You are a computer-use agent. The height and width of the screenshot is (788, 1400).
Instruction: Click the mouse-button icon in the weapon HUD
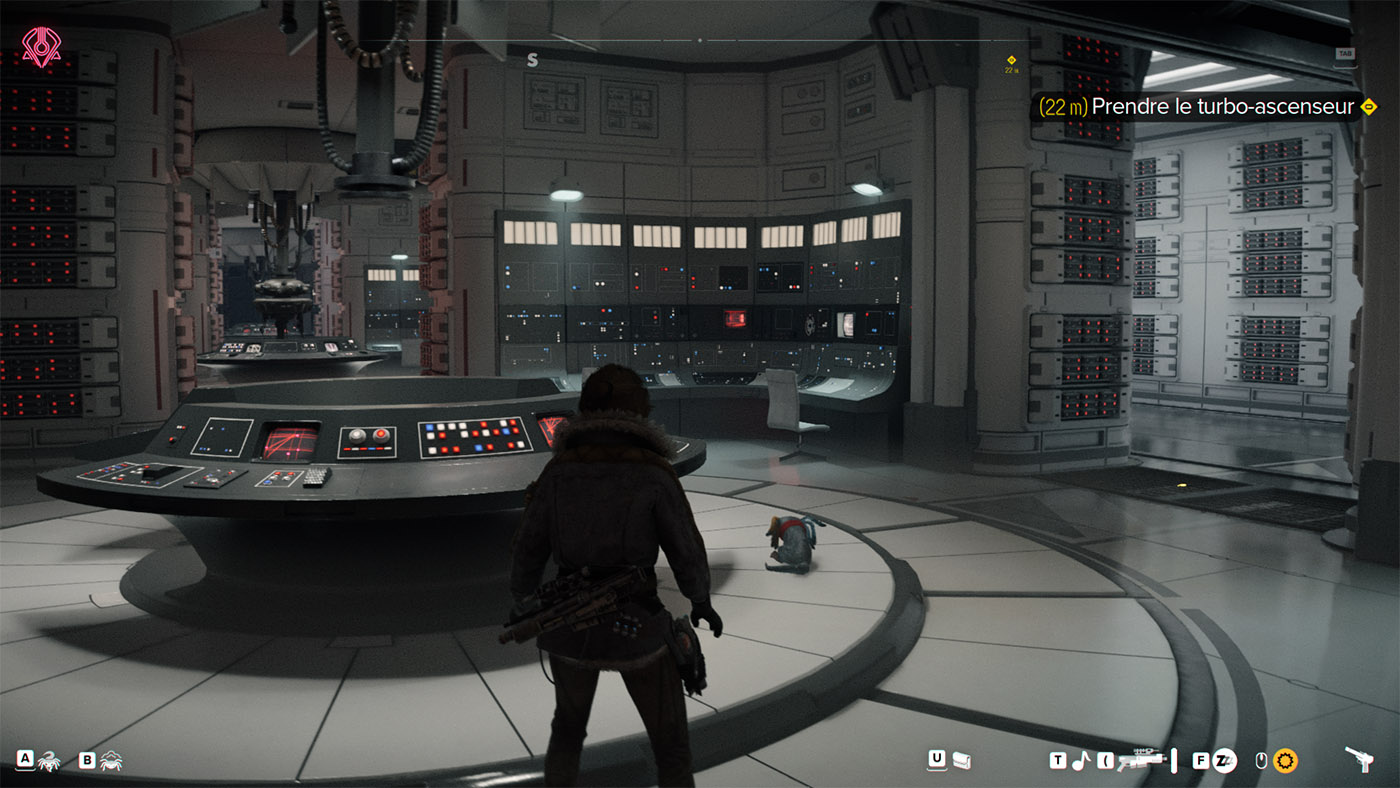(x=1261, y=760)
